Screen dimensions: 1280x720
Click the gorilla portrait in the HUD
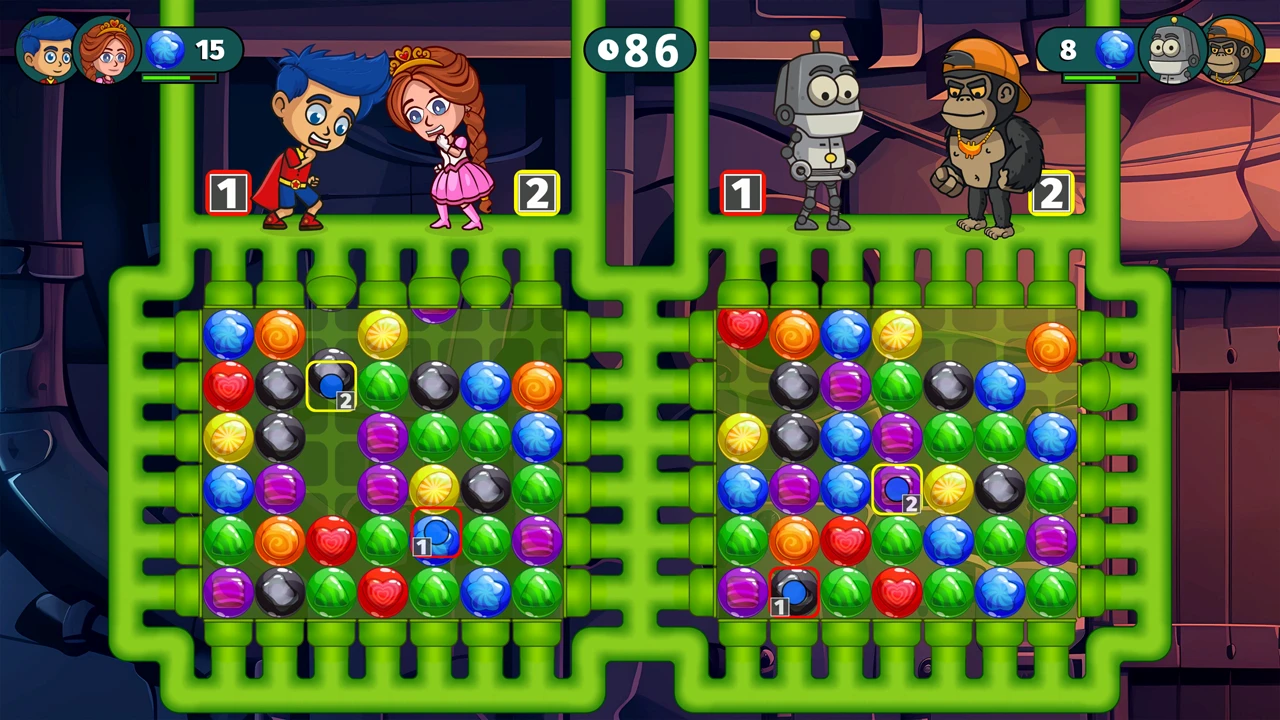[1233, 50]
